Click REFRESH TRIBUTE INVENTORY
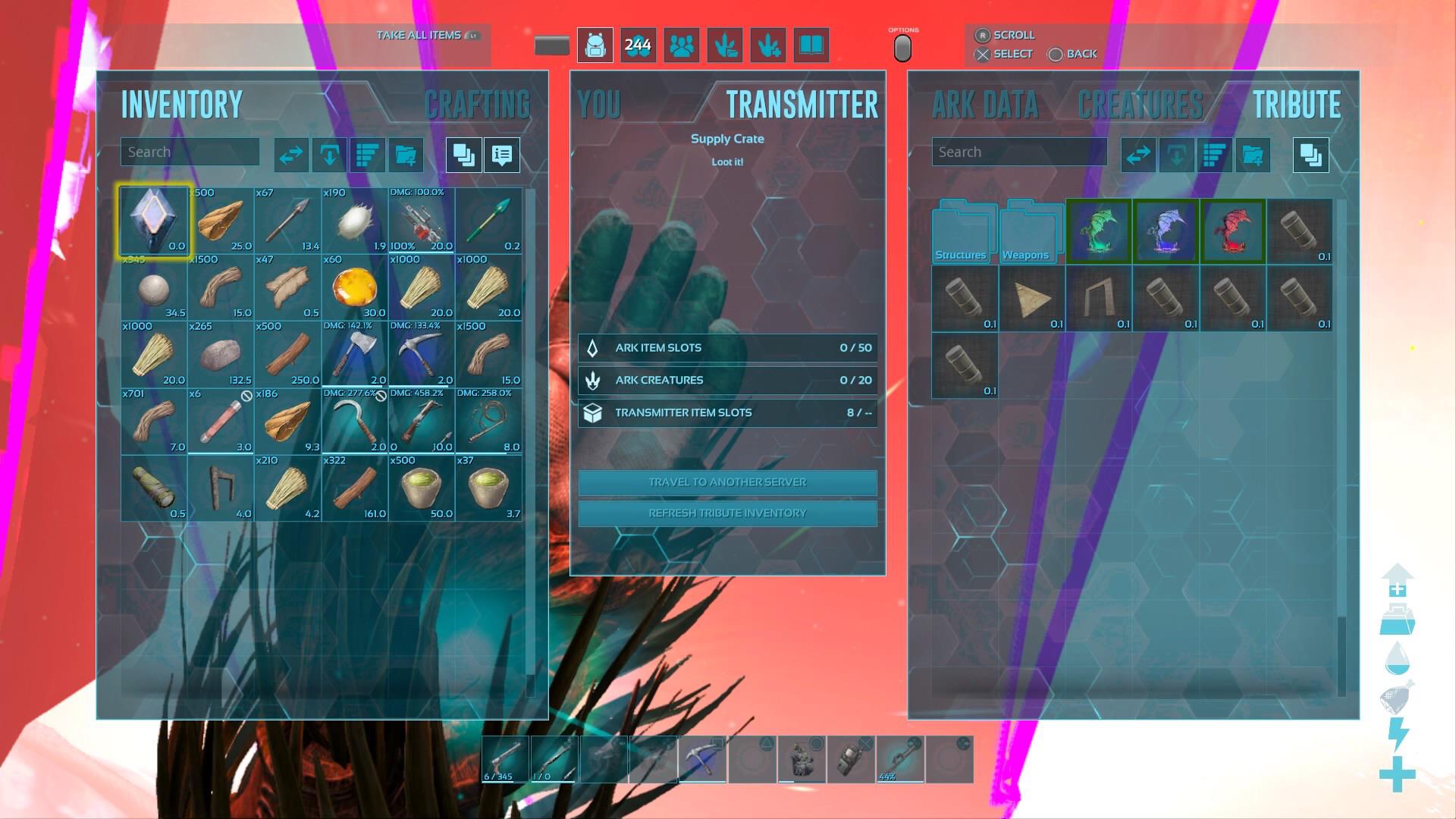The height and width of the screenshot is (819, 1456). coord(726,513)
